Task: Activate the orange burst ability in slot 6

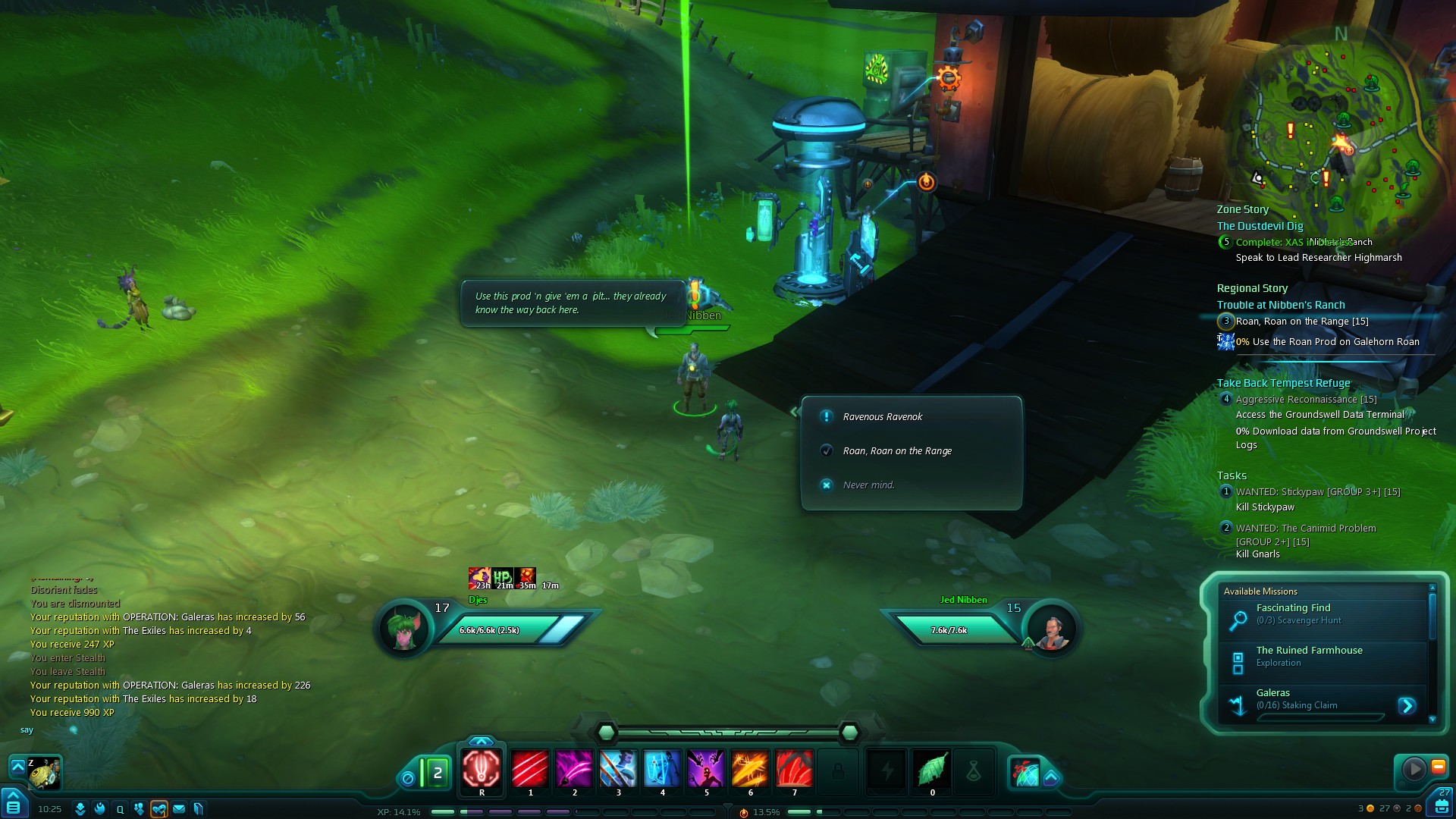Action: (750, 769)
